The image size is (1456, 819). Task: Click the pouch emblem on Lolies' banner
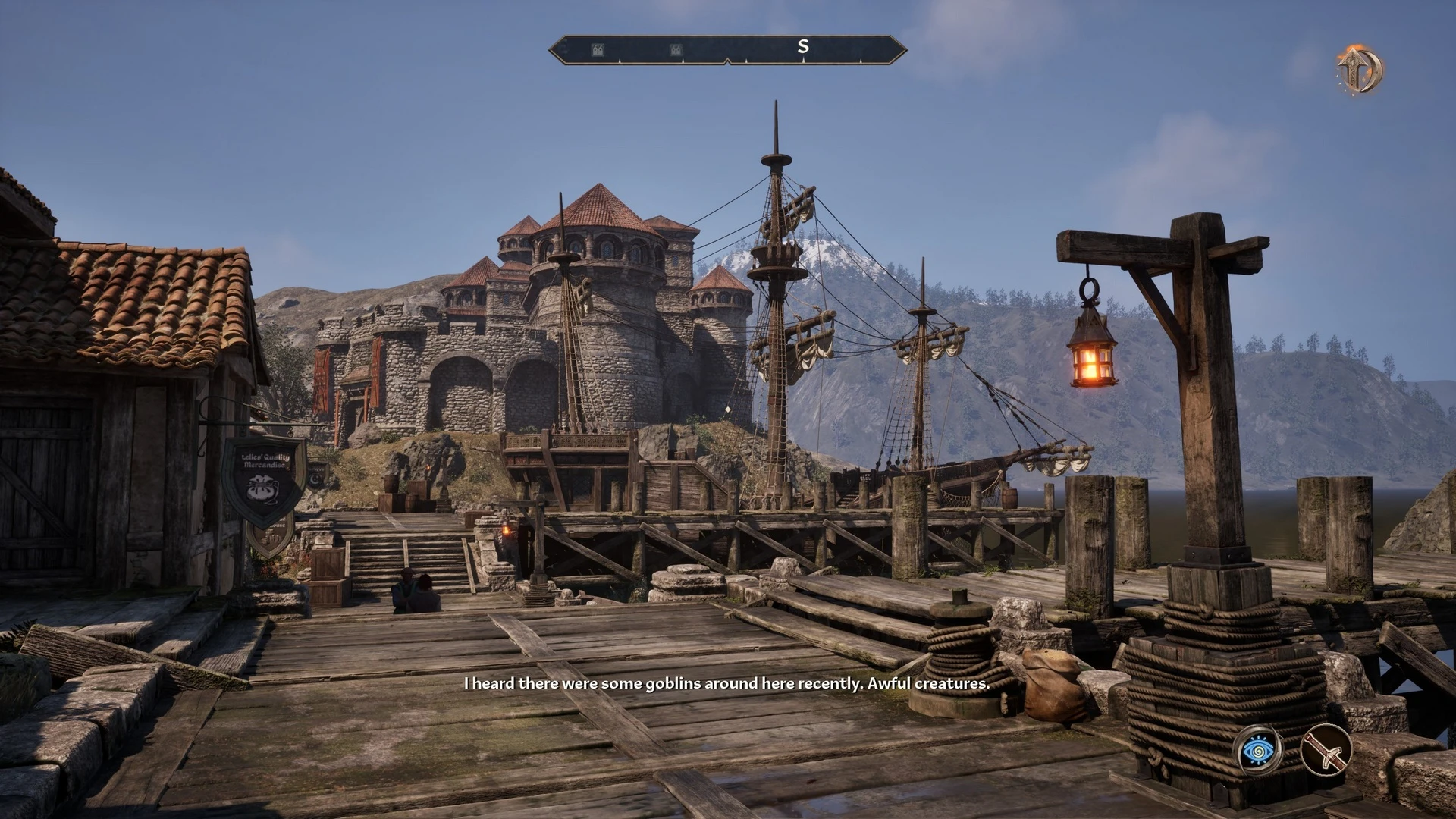tap(262, 489)
